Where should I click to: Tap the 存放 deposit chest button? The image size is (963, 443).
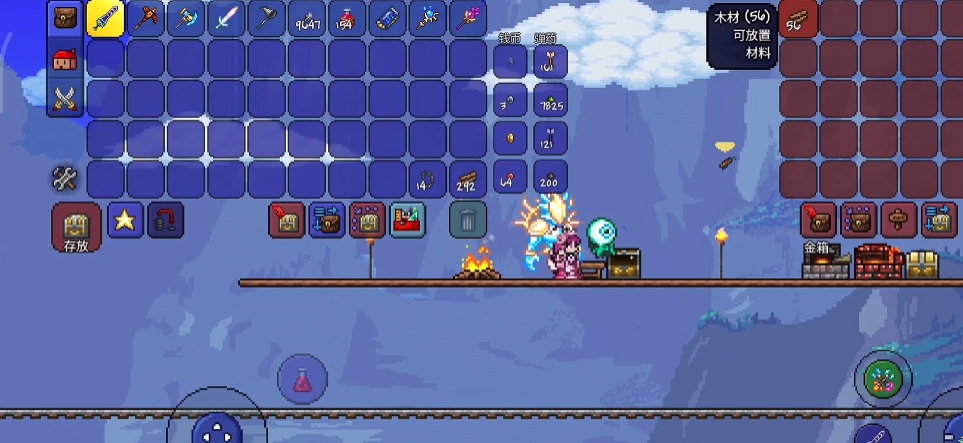click(76, 228)
